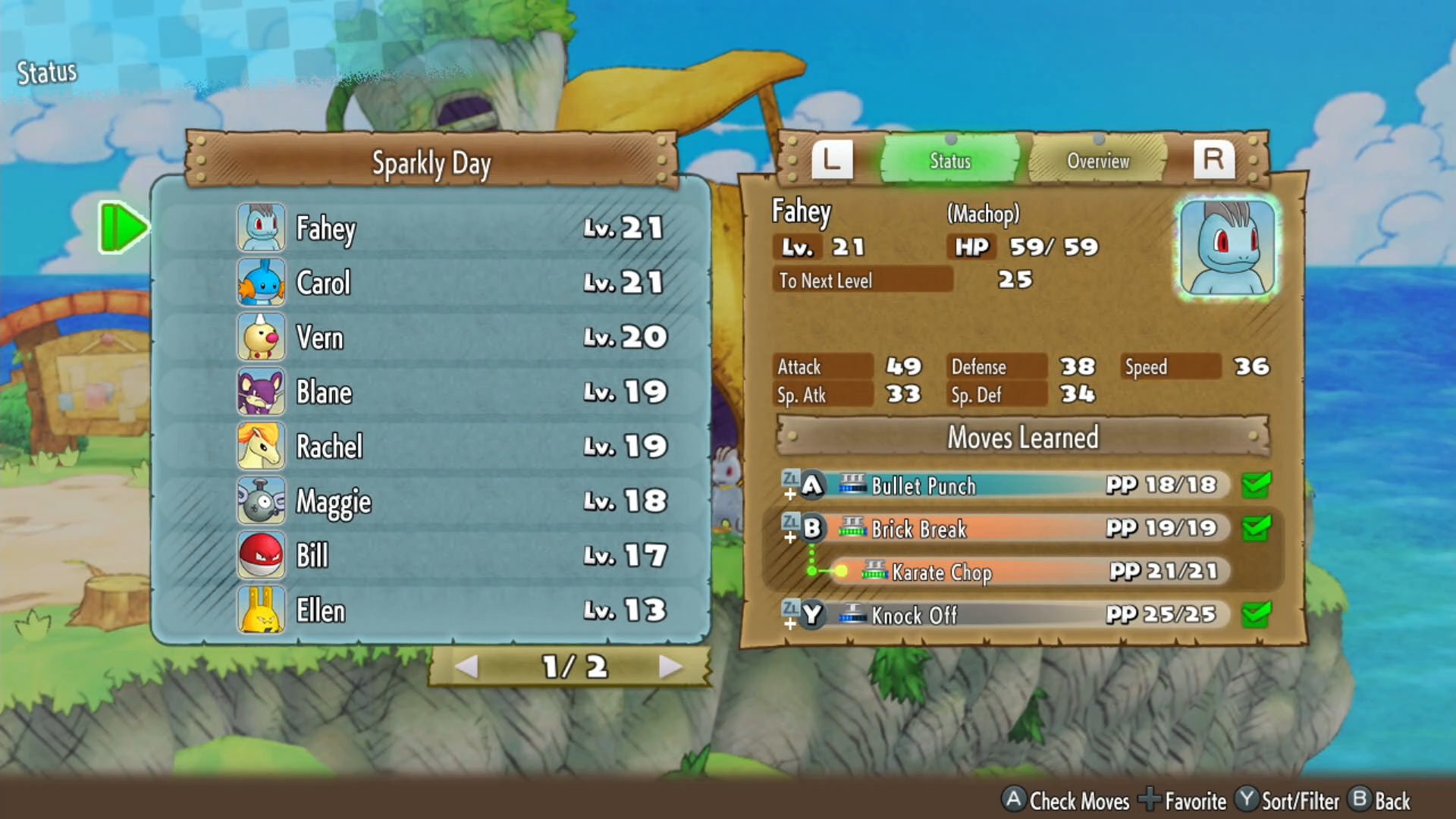Click Blane's Rattata icon
This screenshot has width=1456, height=819.
261,392
